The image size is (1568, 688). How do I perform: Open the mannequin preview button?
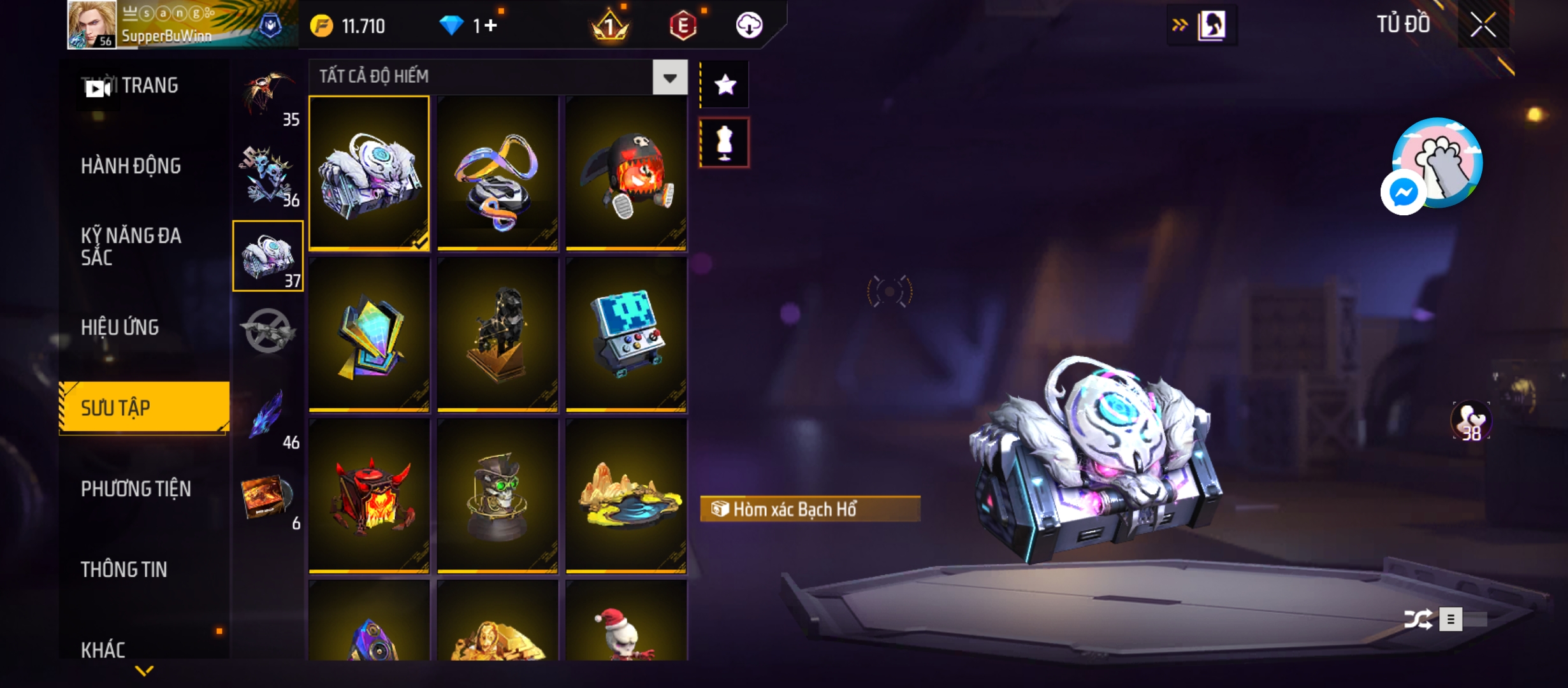point(725,143)
